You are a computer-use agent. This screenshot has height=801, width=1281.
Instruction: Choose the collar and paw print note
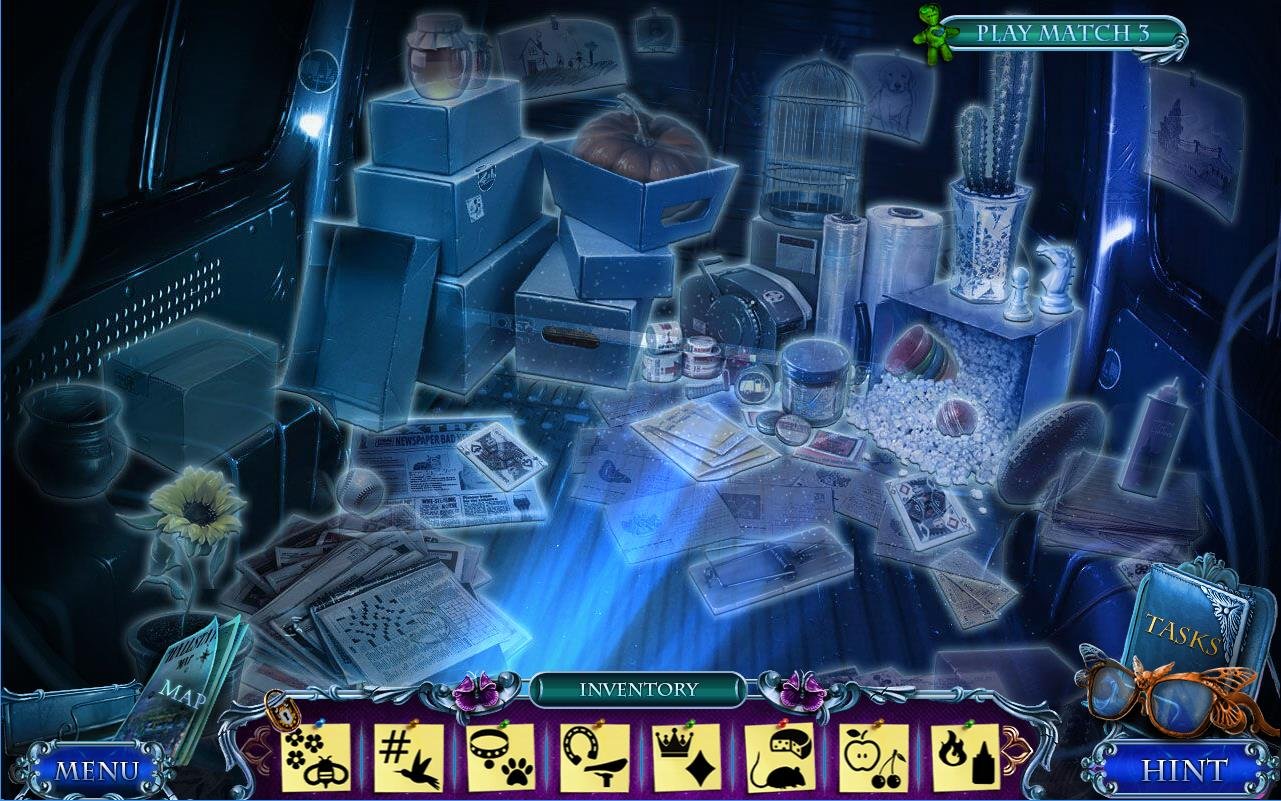(502, 757)
